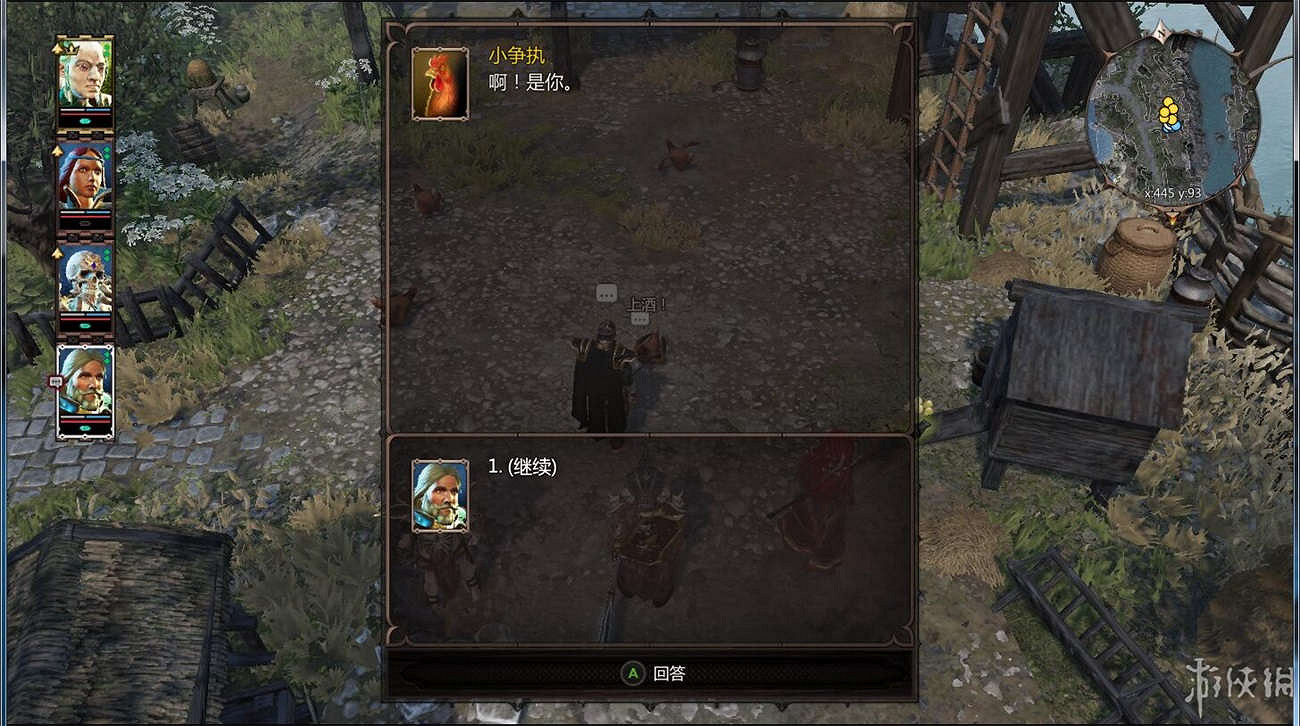
Task: Click the white waypoint marker atop the minimap
Action: (x=1163, y=30)
